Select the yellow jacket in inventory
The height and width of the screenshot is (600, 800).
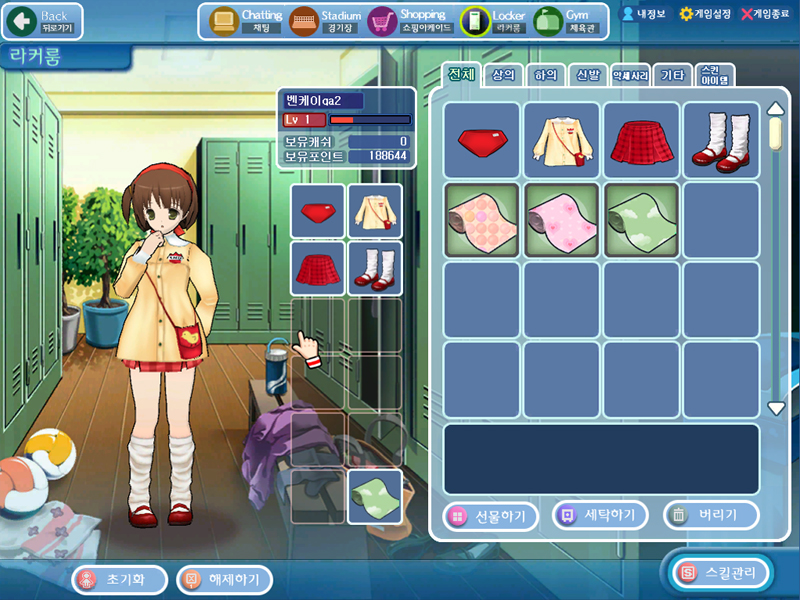click(x=561, y=140)
